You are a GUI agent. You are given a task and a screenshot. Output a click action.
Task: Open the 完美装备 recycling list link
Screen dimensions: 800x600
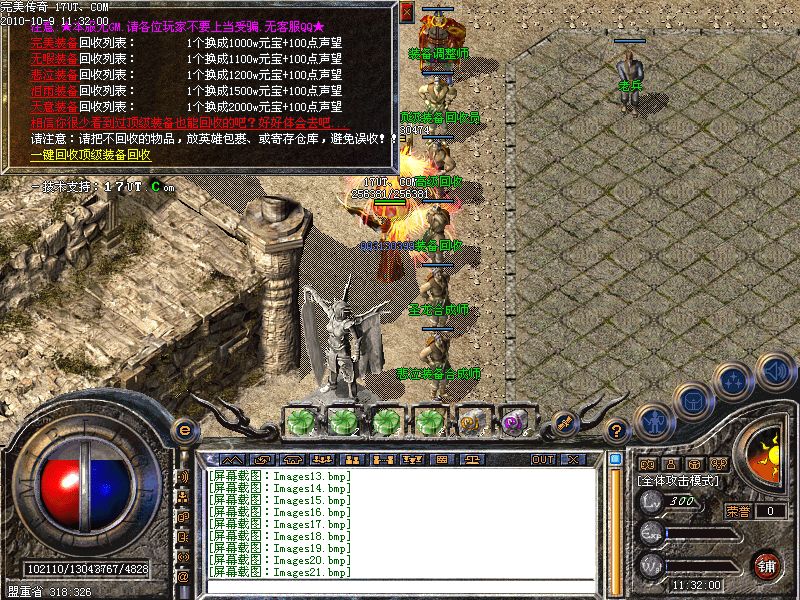54,44
